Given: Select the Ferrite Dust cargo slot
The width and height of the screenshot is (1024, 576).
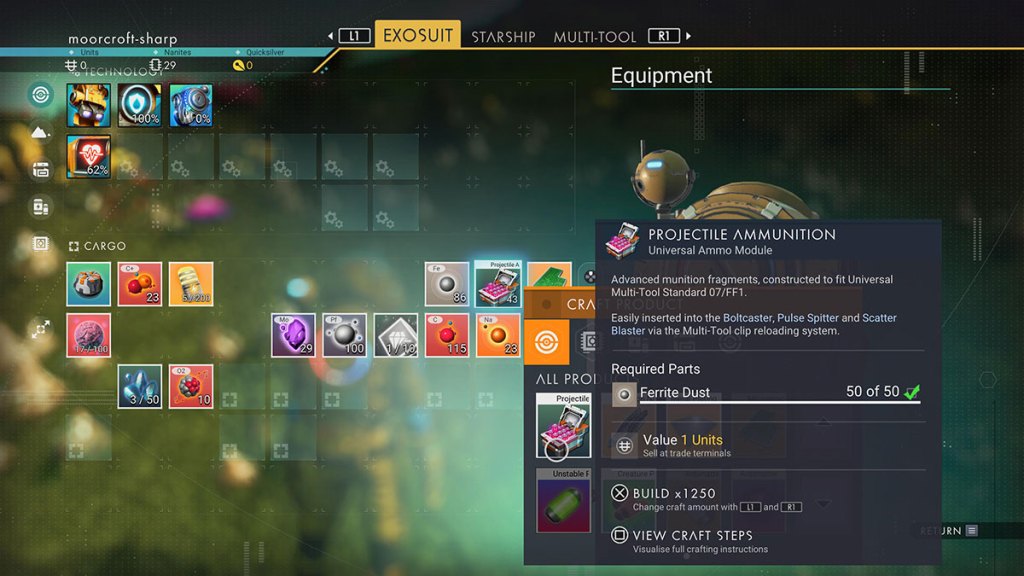Looking at the screenshot, I should click(447, 285).
